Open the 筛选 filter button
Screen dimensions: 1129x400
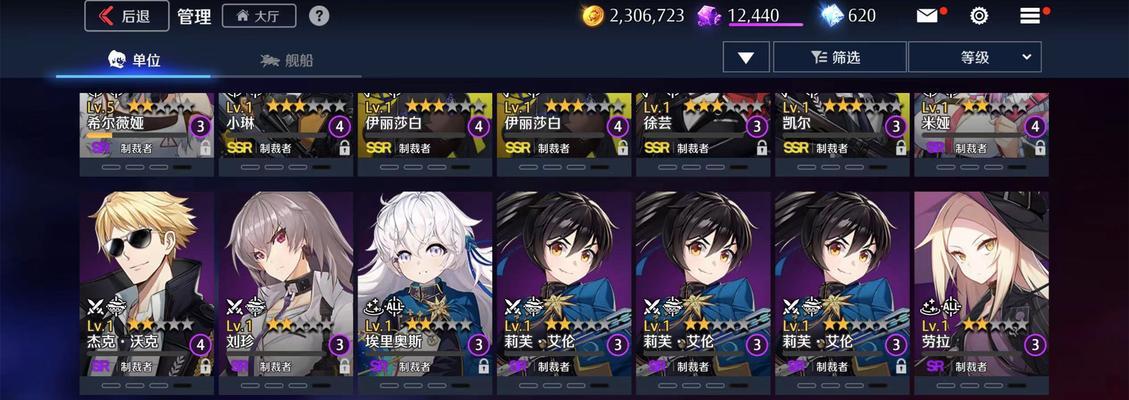839,57
